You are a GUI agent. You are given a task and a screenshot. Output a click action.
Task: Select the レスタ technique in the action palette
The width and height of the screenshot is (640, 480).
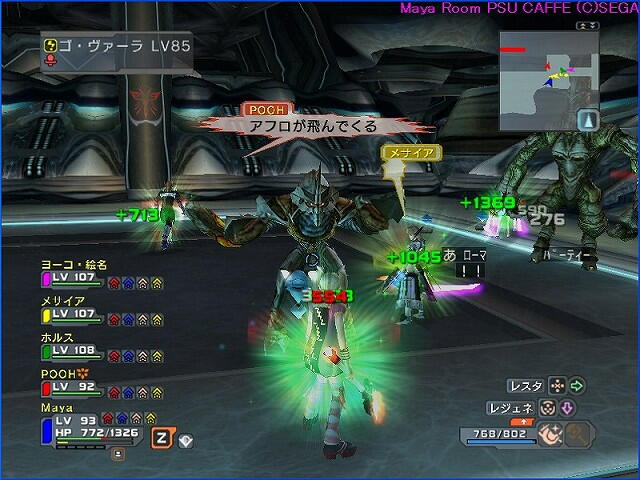pos(525,385)
